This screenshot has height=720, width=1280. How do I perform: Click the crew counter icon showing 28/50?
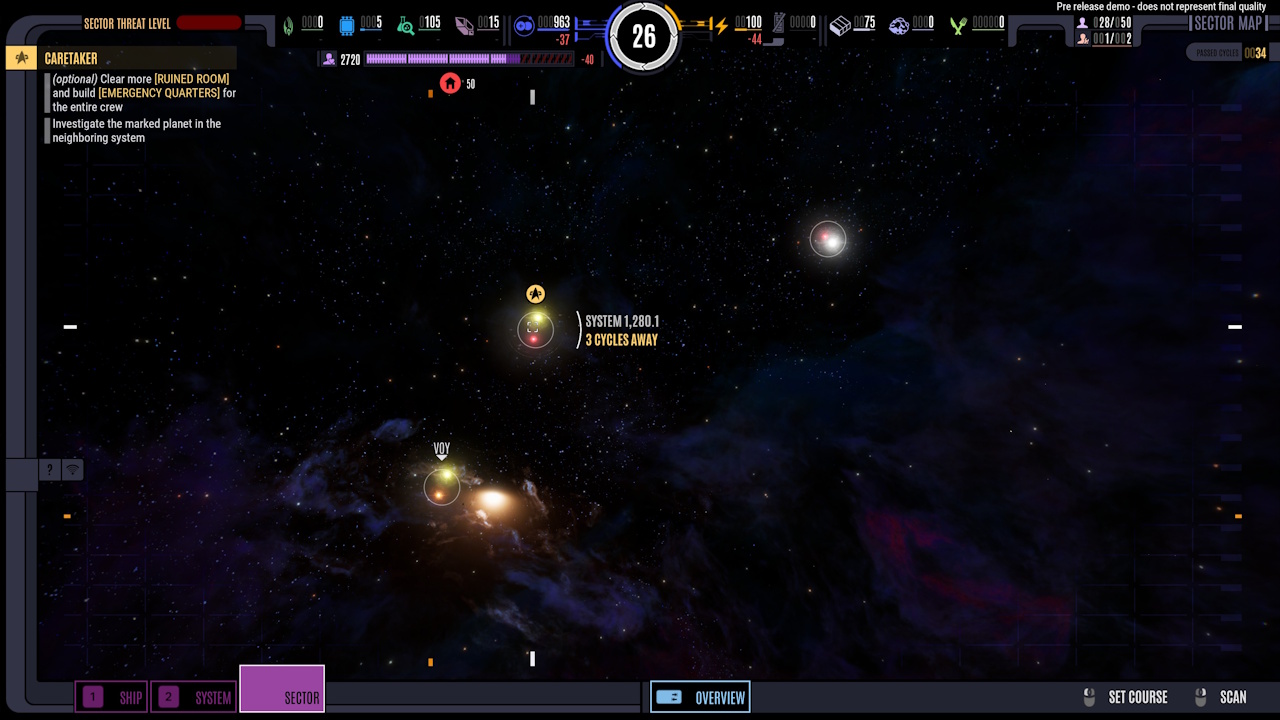[x=1082, y=23]
